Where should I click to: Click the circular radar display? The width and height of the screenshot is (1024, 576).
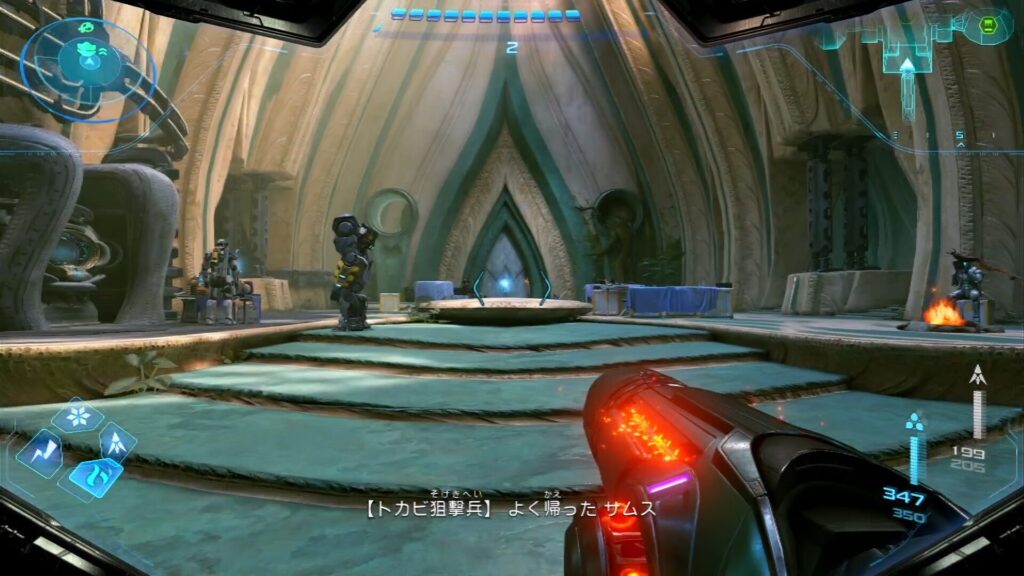pyautogui.click(x=88, y=66)
